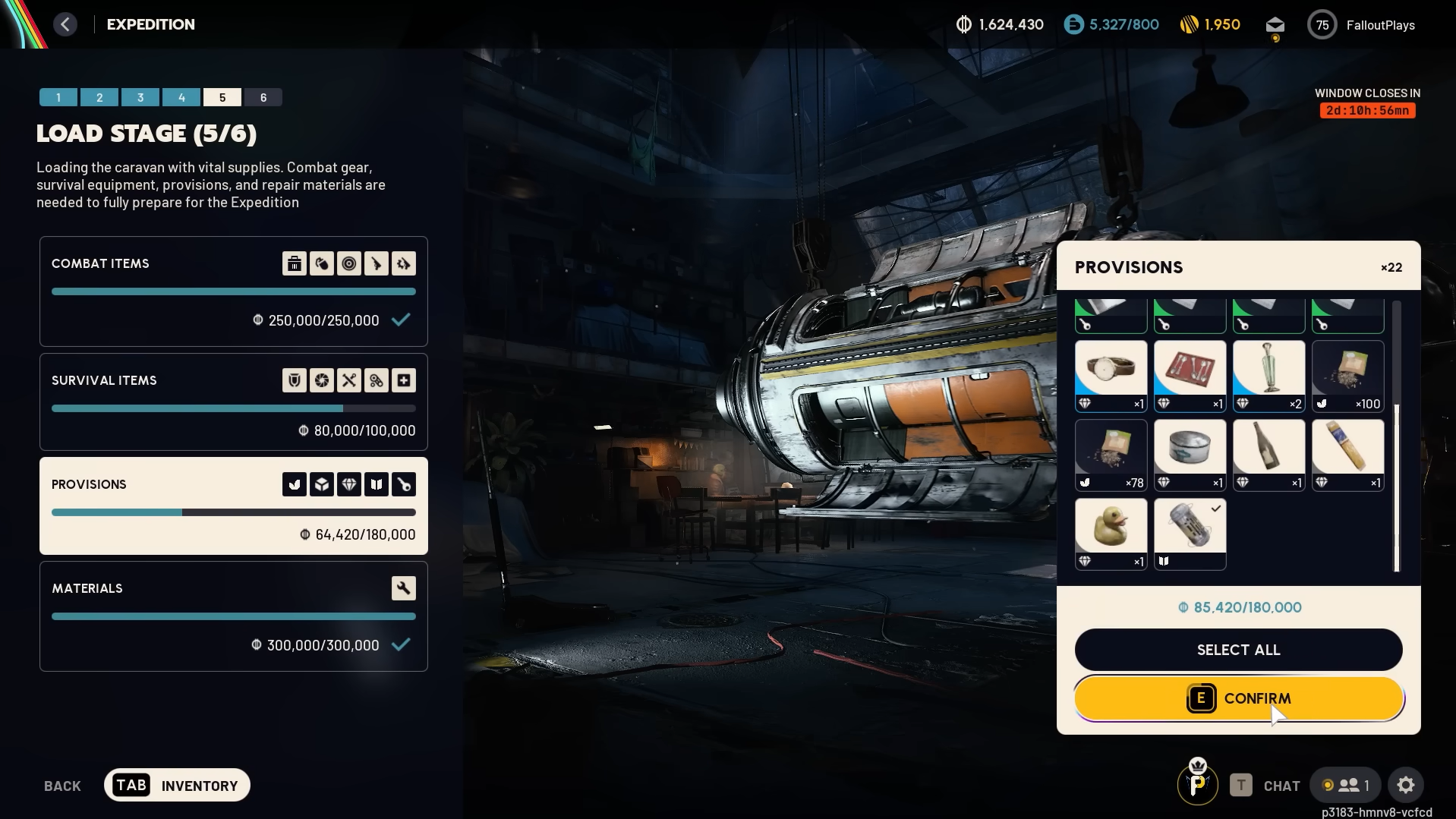The image size is (1456, 819).
Task: Click the Back button at bottom left
Action: point(62,786)
